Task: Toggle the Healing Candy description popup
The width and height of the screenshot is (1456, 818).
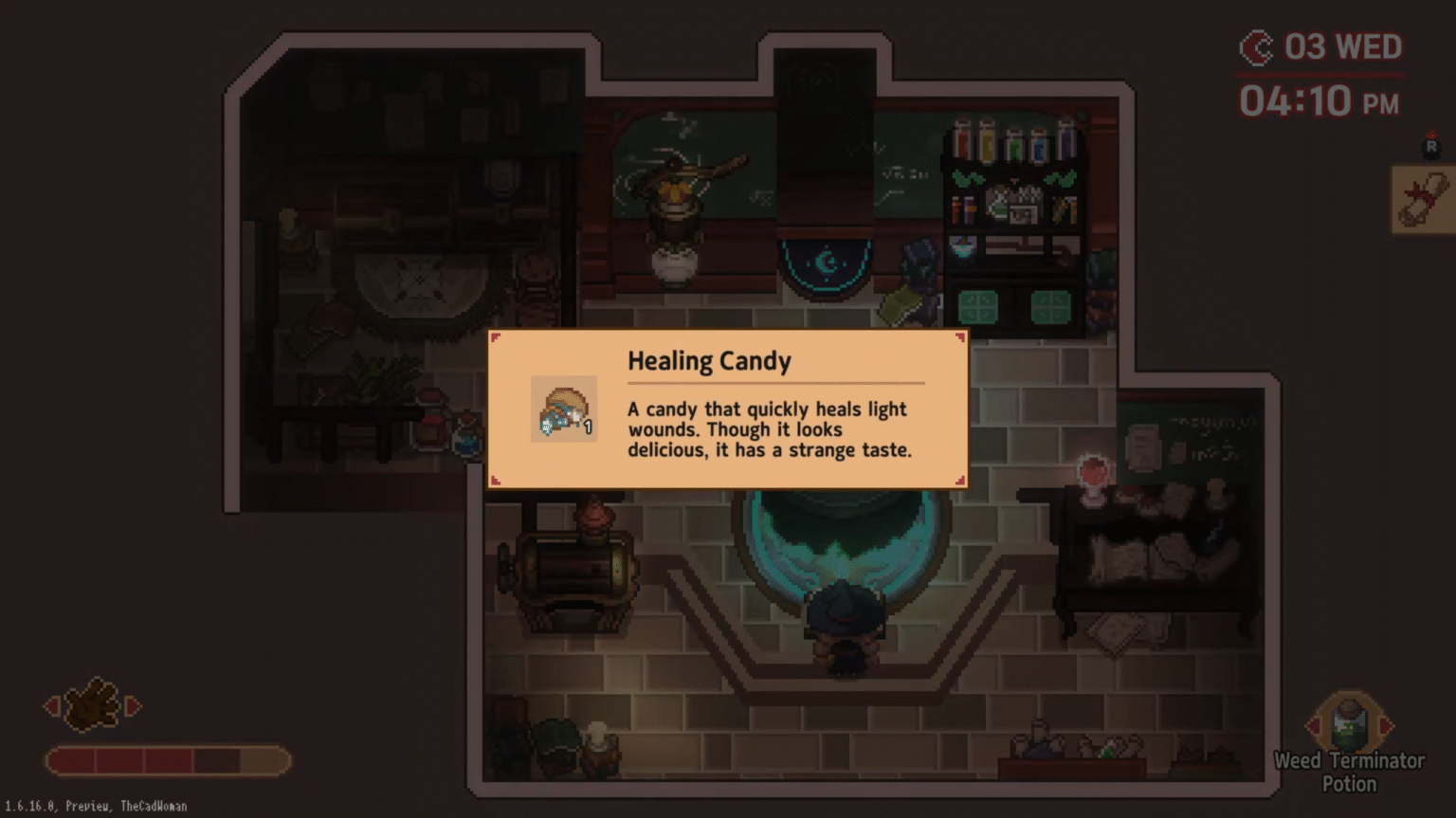Action: tap(727, 409)
